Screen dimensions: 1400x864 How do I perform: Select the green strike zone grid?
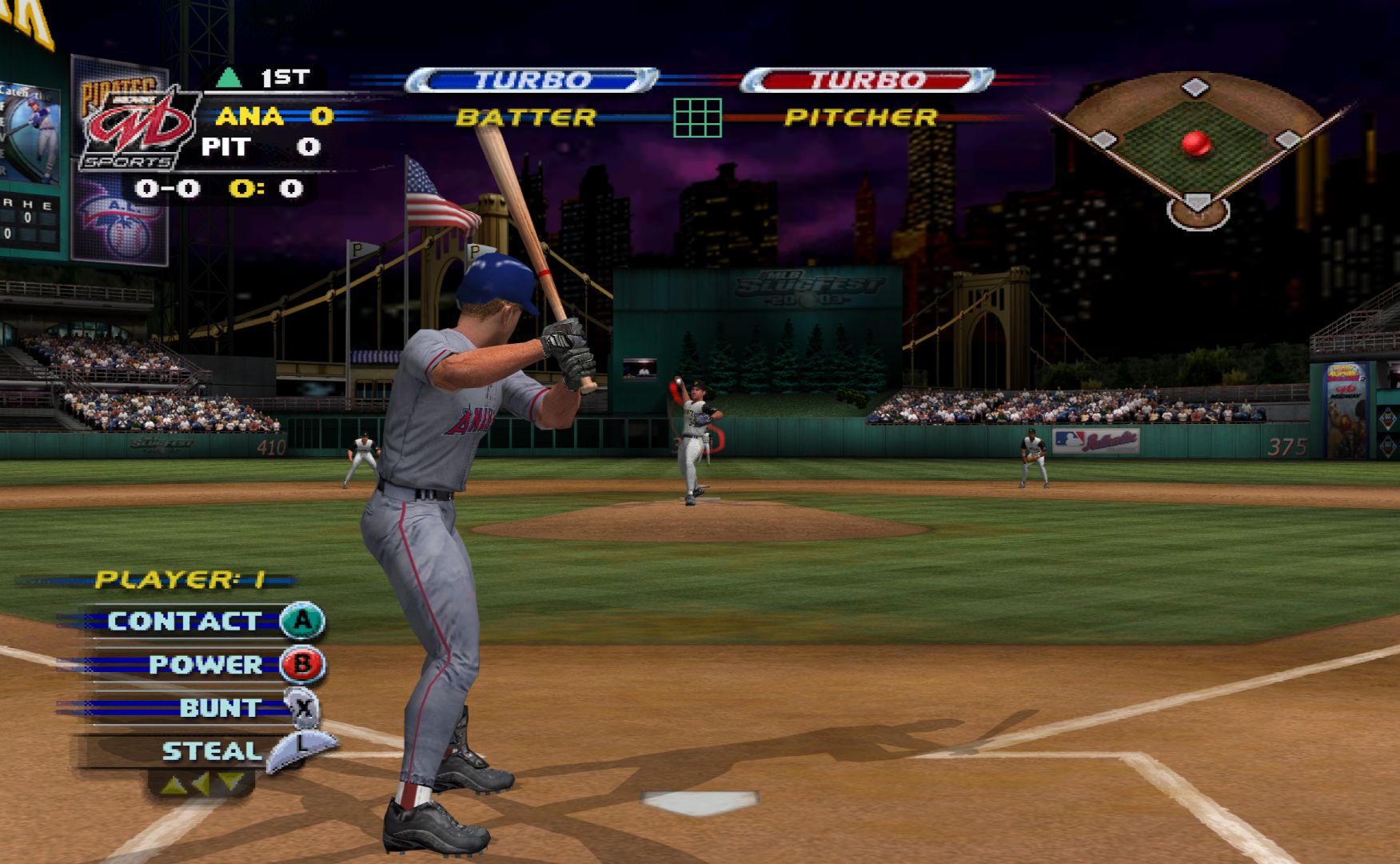click(x=697, y=118)
